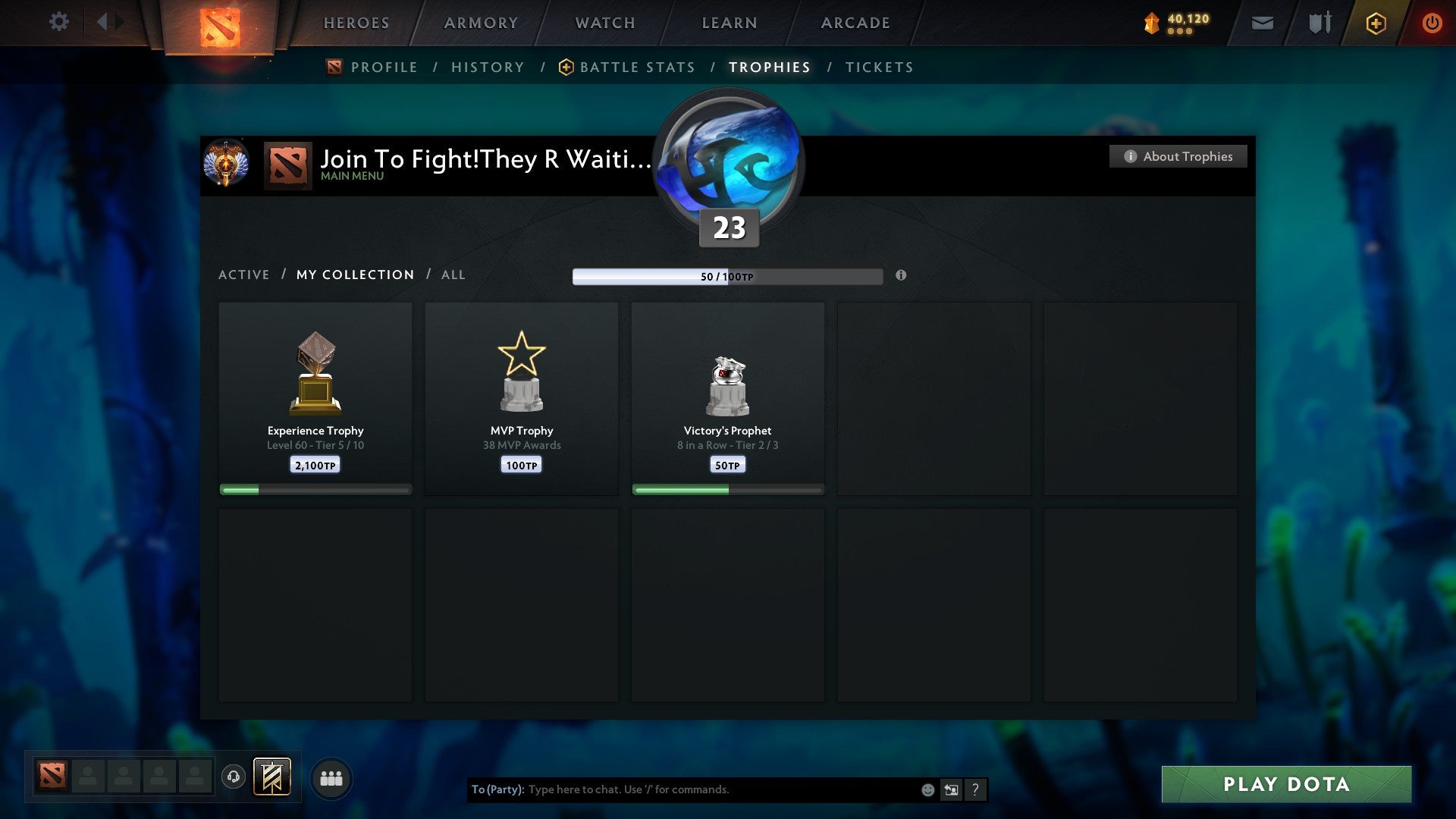The width and height of the screenshot is (1456, 819).
Task: Switch to the ACTIVE trophies filter
Action: (244, 275)
